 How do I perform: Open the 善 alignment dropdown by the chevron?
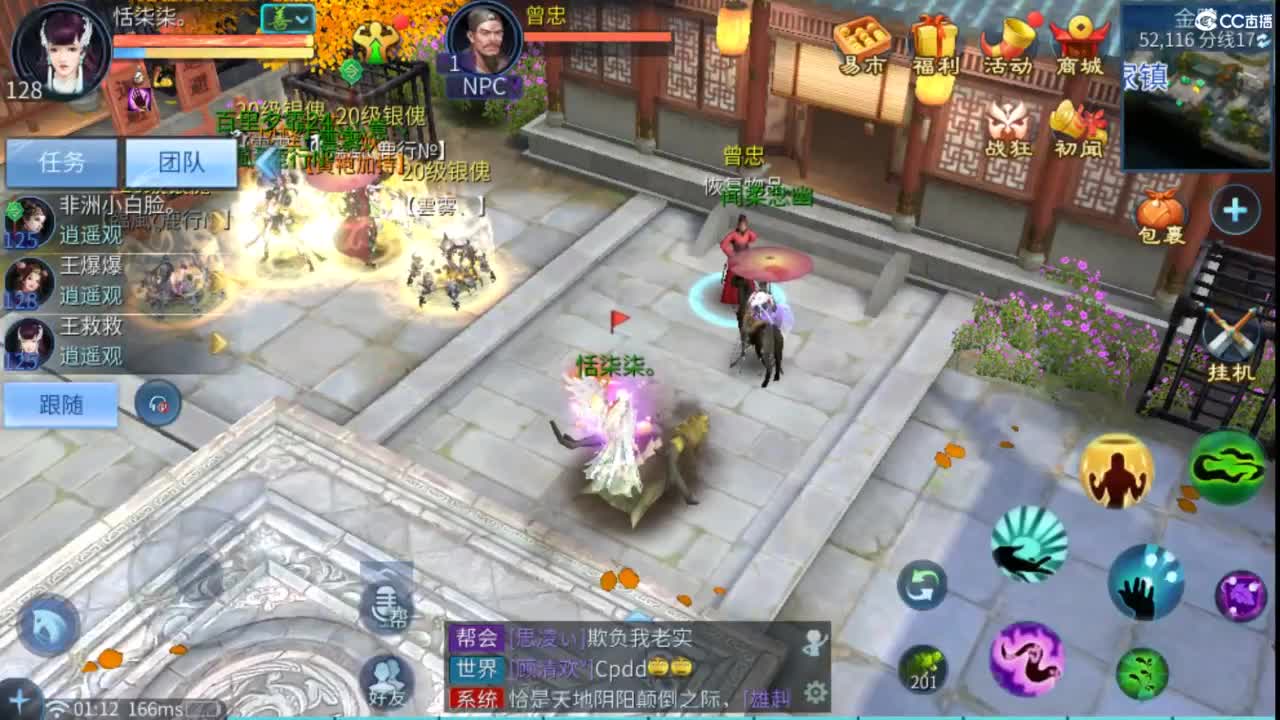[302, 19]
